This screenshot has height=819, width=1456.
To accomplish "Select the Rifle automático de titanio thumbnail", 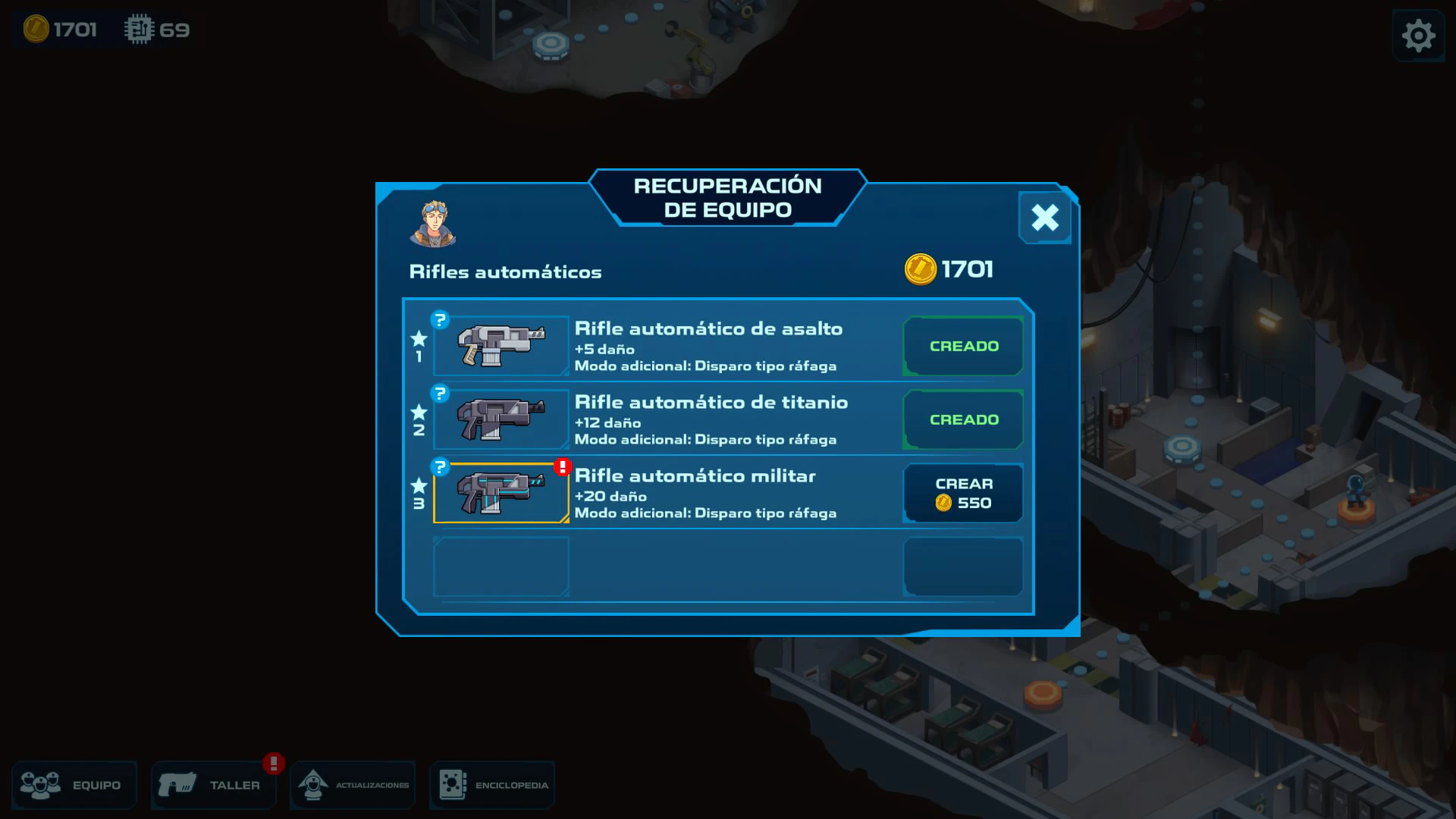I will 501,419.
